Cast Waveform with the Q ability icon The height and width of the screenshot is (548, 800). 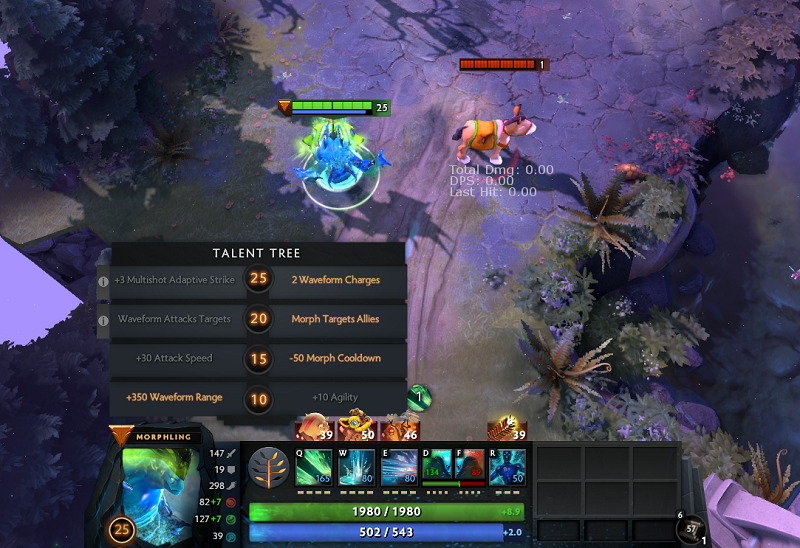314,468
